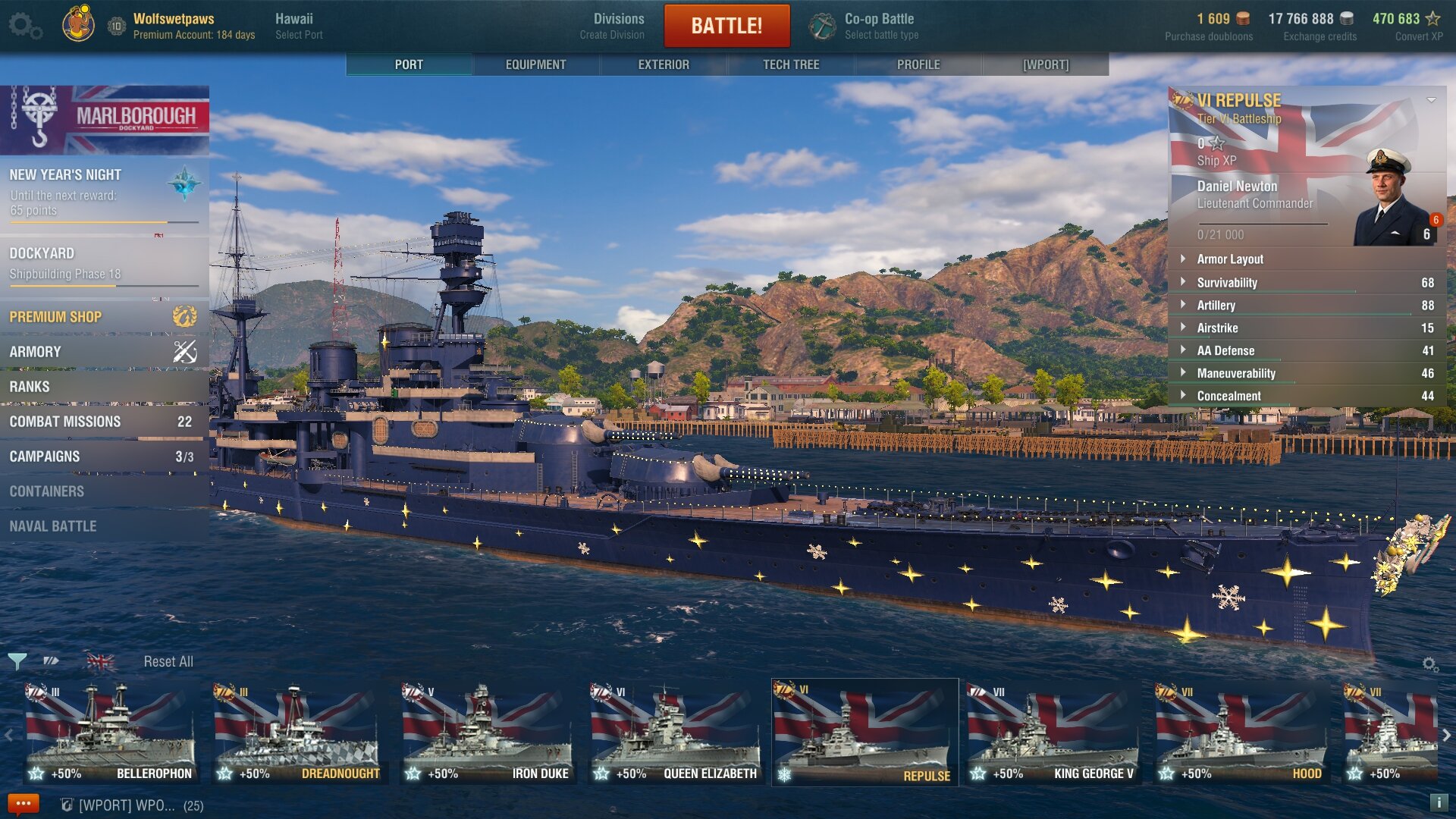1456x819 pixels.
Task: Open commander Daniel Newton's portrait
Action: click(1392, 199)
